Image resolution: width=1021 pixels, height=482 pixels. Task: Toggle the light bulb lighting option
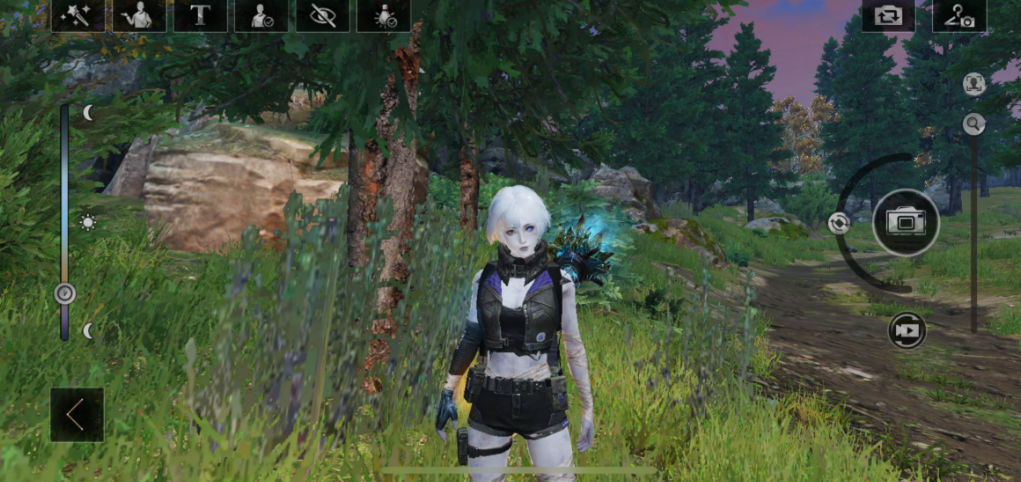pos(384,15)
